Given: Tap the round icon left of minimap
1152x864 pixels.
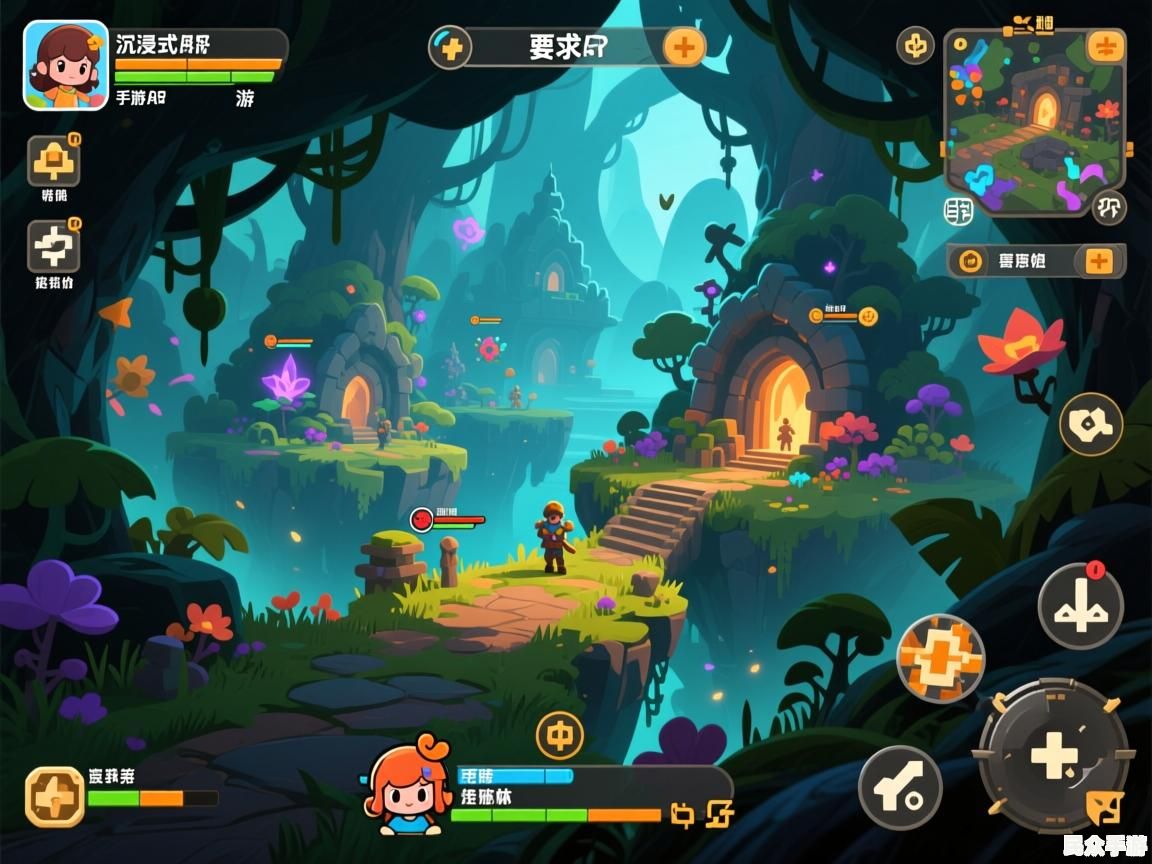Looking at the screenshot, I should 915,45.
